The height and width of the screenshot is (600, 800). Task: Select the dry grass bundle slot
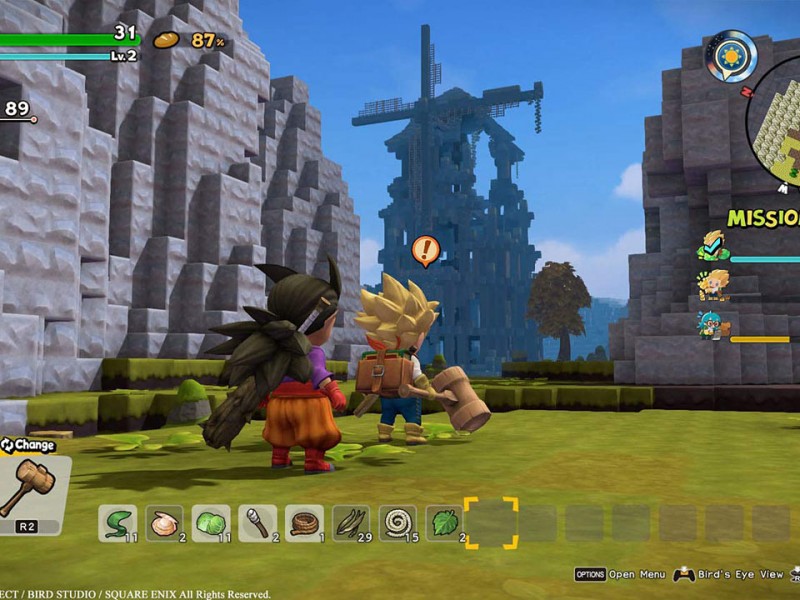click(x=351, y=523)
